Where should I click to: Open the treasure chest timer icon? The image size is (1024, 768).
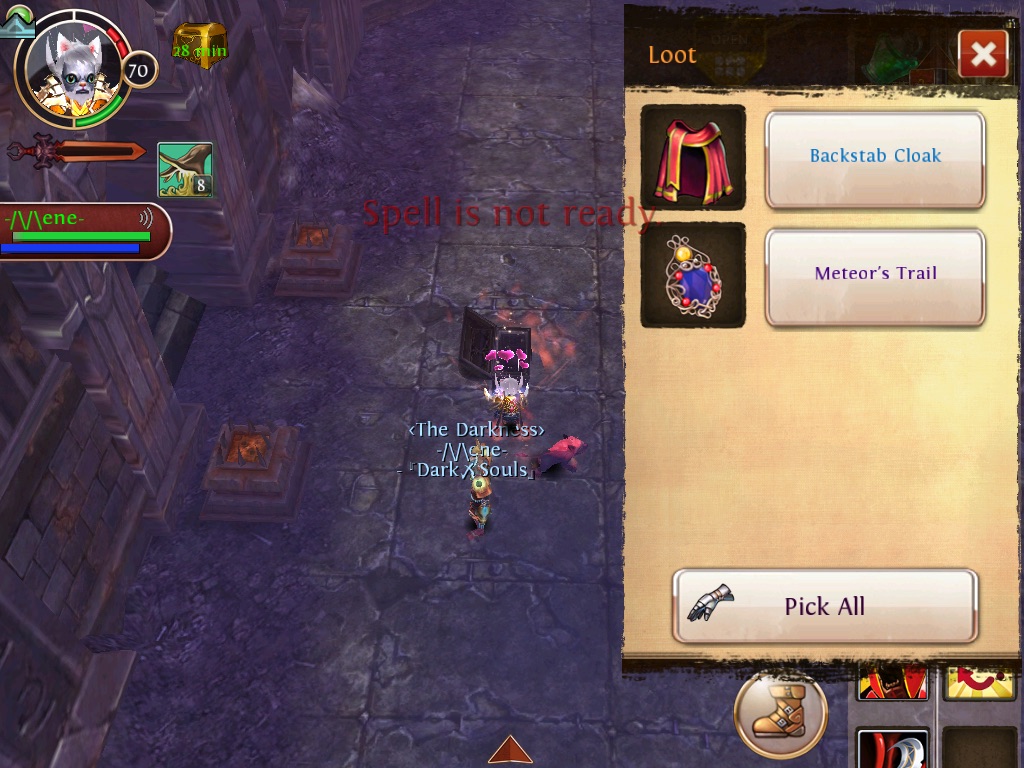tap(200, 45)
